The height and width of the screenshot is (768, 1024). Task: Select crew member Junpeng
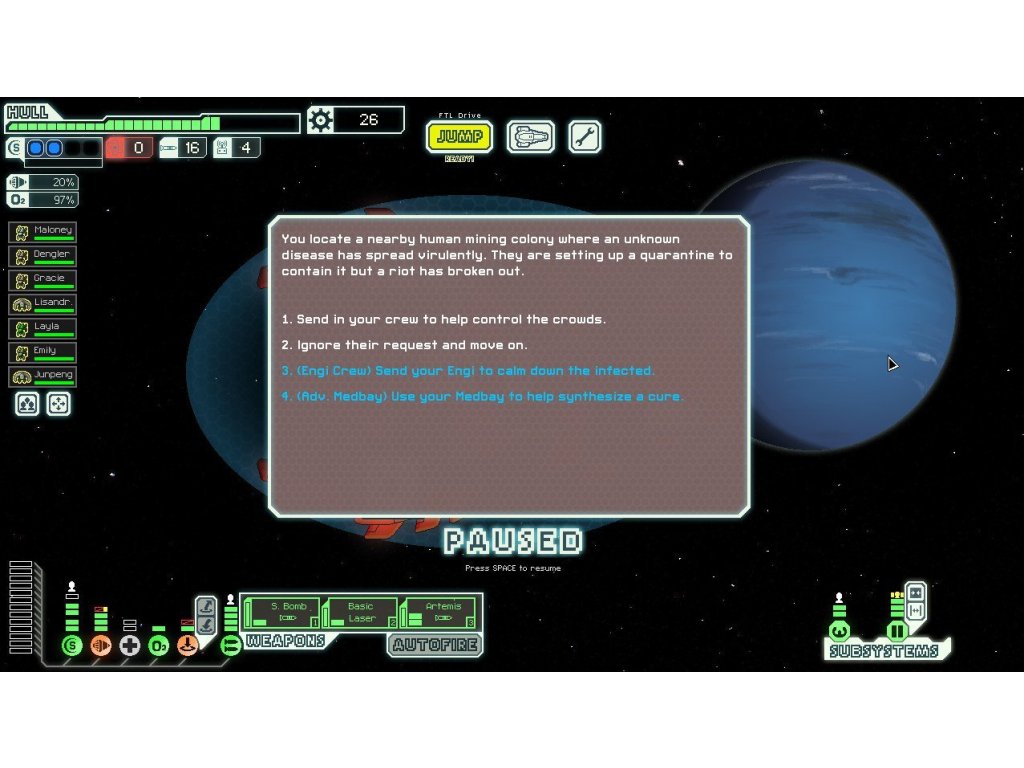coord(43,377)
